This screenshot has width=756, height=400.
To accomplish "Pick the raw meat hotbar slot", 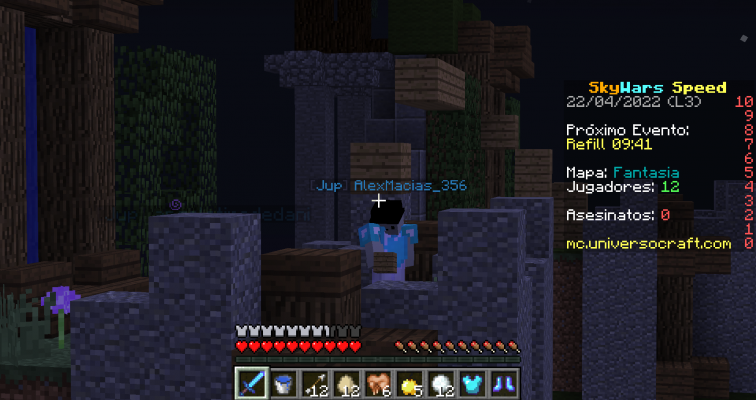I will point(379,383).
